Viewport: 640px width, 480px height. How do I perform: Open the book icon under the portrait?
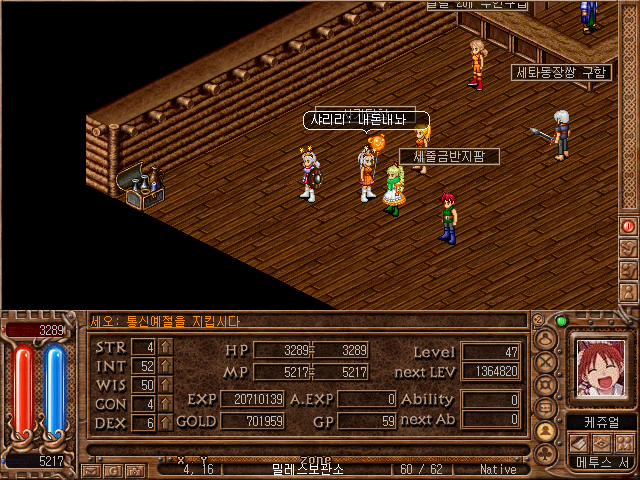(x=581, y=442)
